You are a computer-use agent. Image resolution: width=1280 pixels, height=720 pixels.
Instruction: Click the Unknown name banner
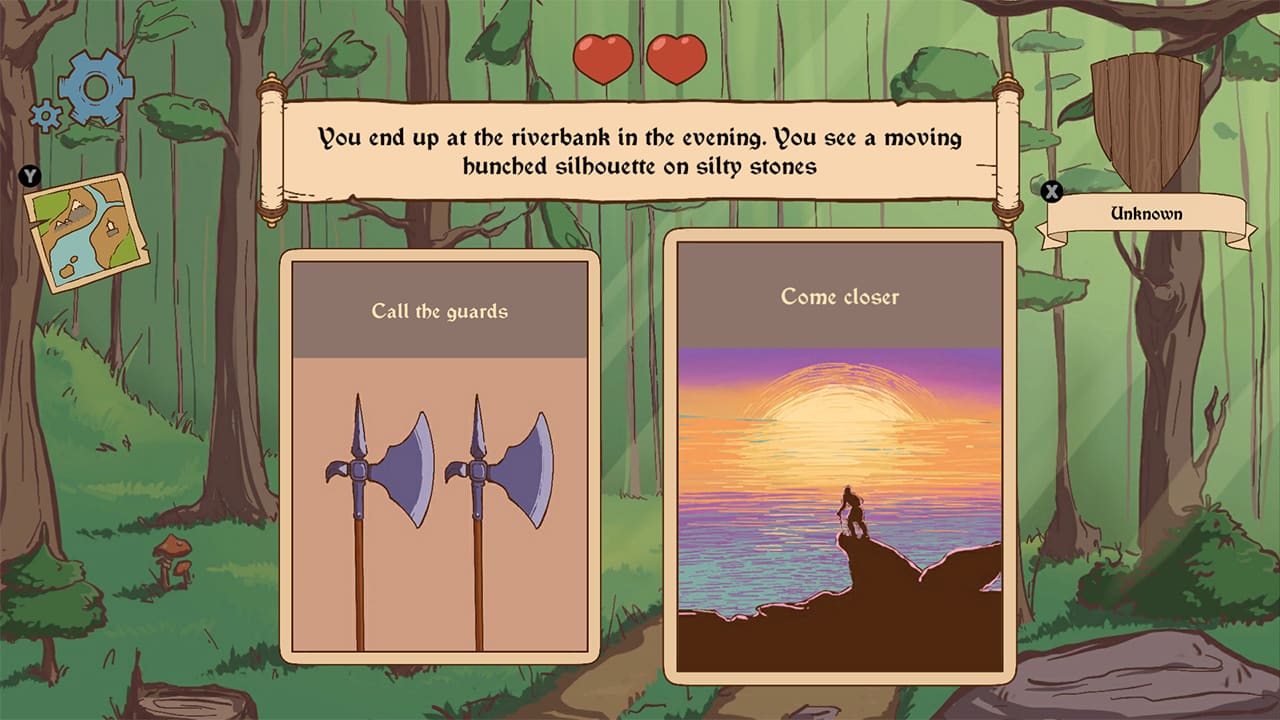click(x=1147, y=213)
